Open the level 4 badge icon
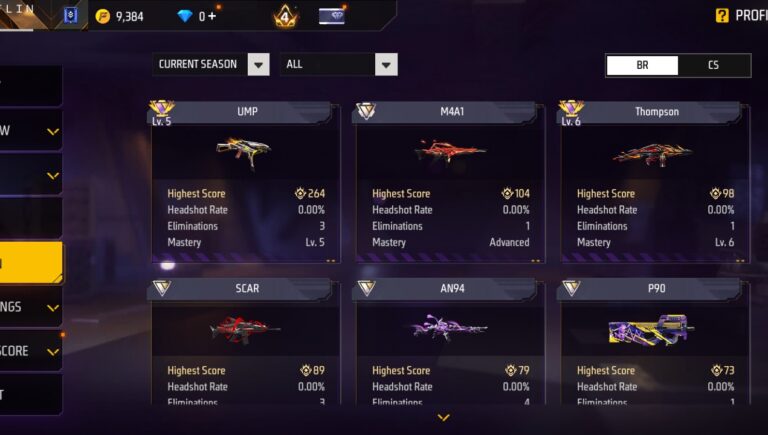Image resolution: width=768 pixels, height=435 pixels. 284,16
